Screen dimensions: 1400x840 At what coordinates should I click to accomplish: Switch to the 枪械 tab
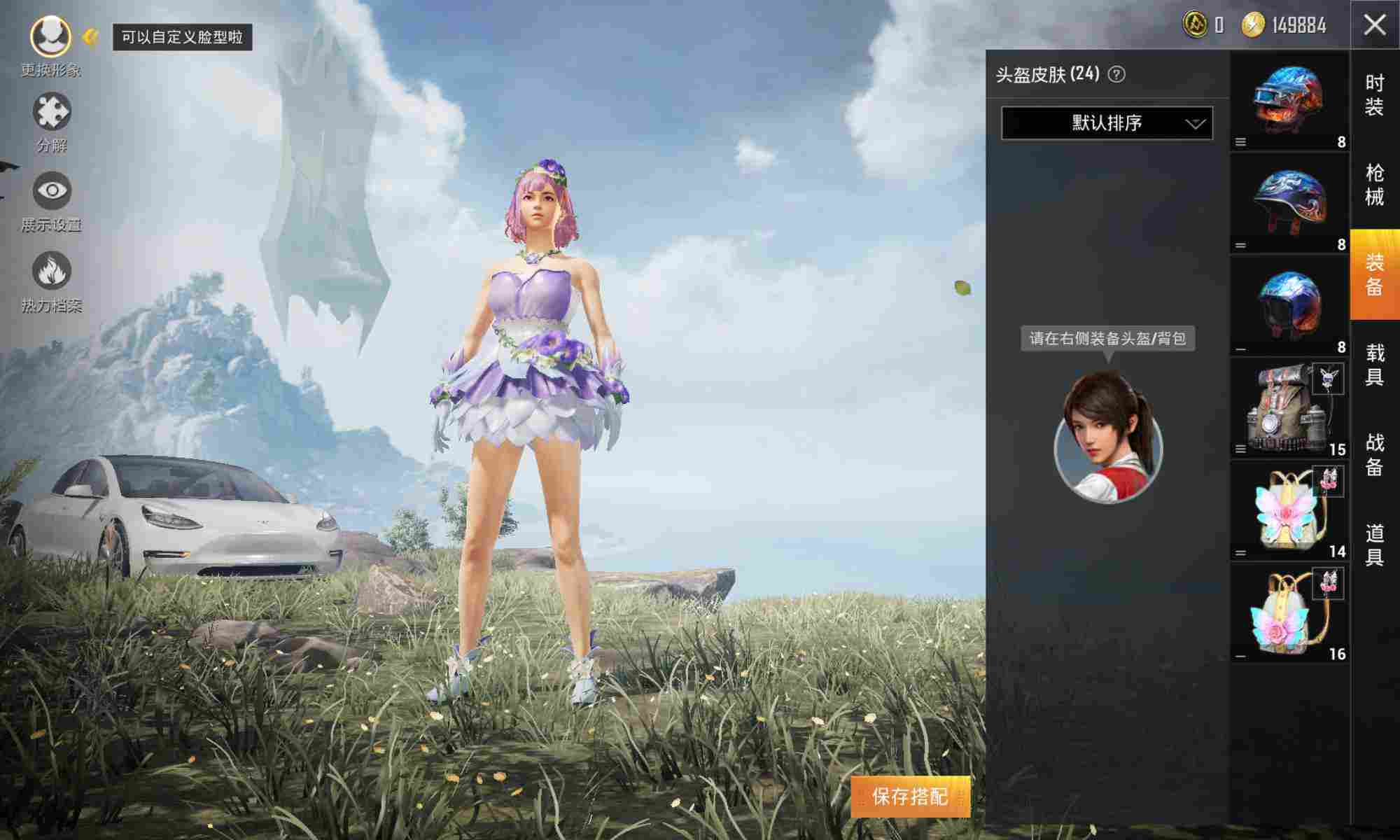[1375, 185]
